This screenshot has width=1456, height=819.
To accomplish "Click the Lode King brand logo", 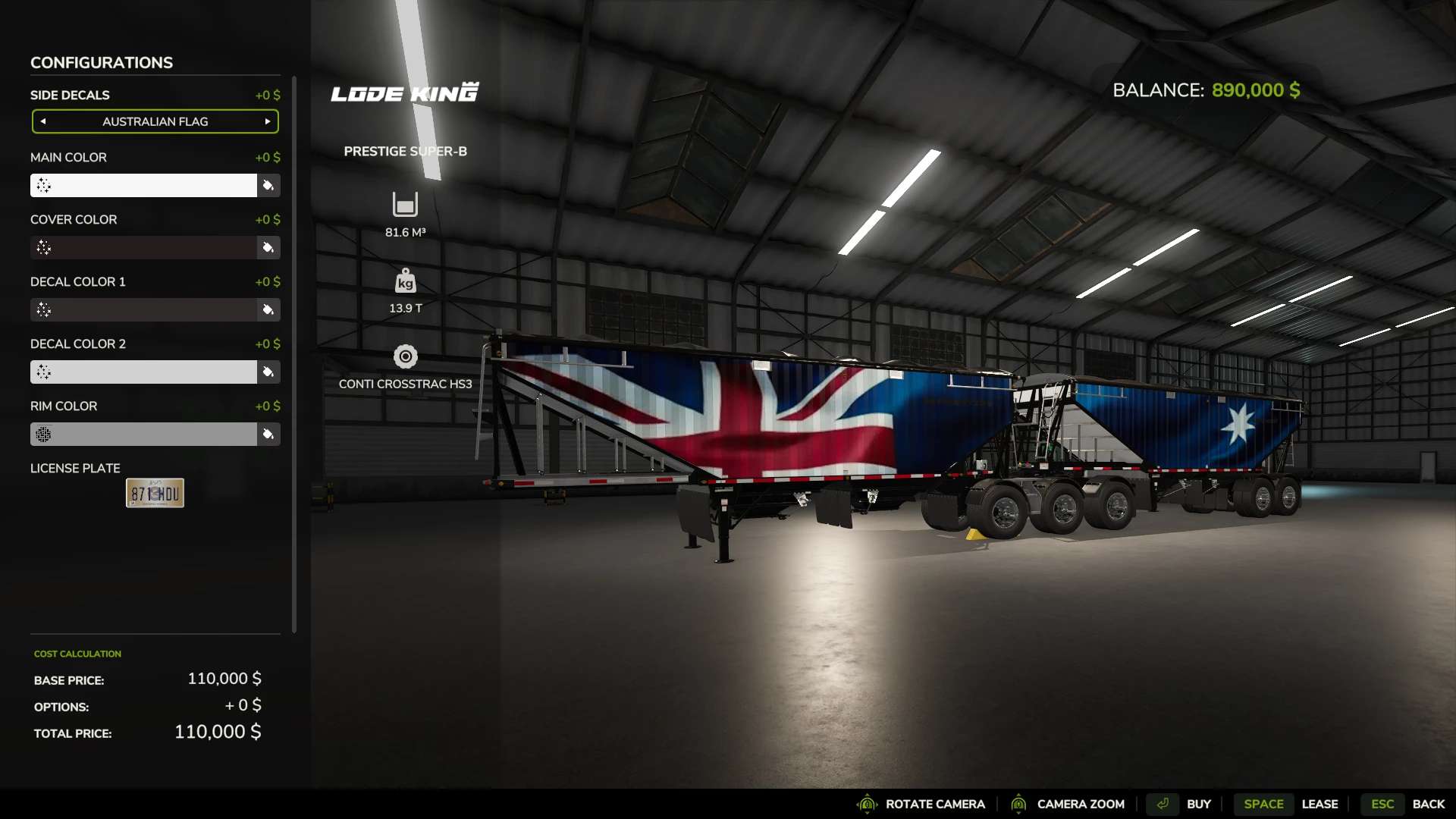I will (x=404, y=92).
